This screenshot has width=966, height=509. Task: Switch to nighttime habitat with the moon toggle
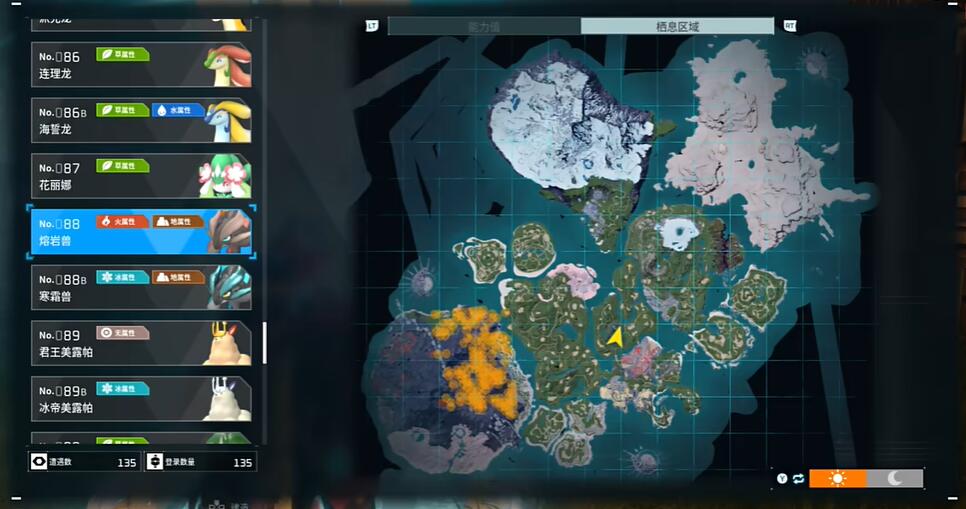(895, 478)
